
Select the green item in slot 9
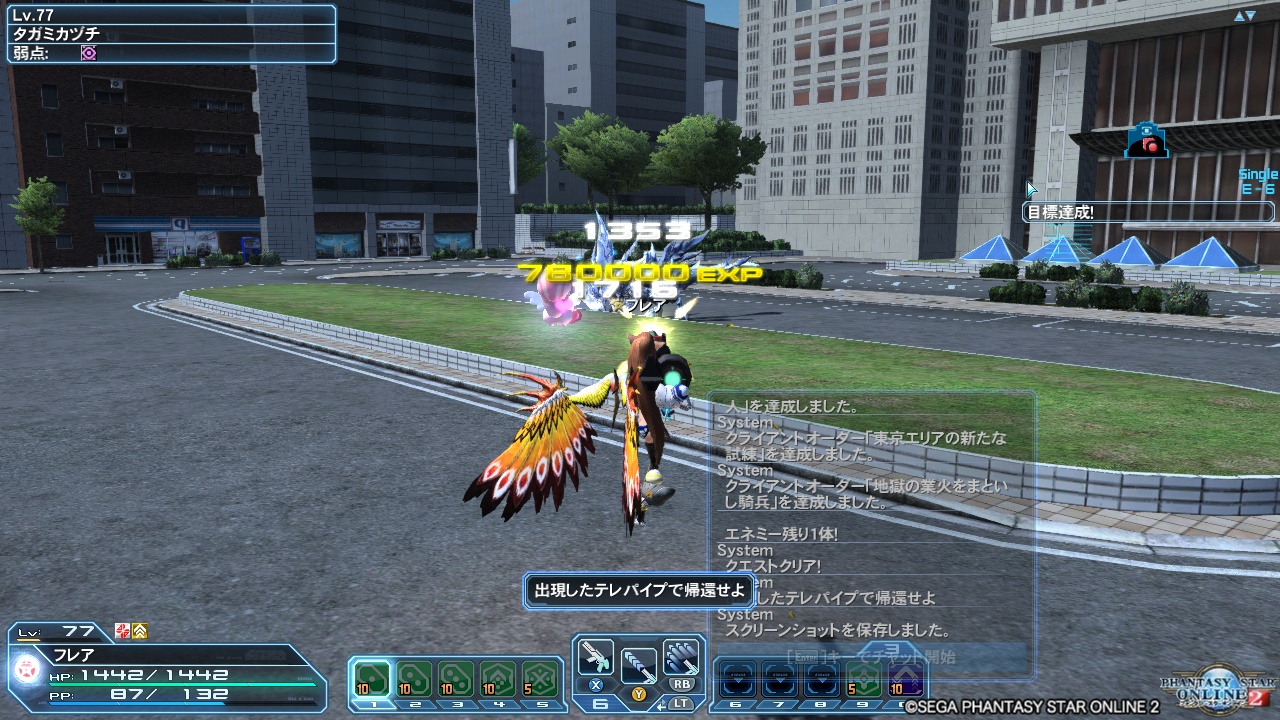tap(862, 678)
